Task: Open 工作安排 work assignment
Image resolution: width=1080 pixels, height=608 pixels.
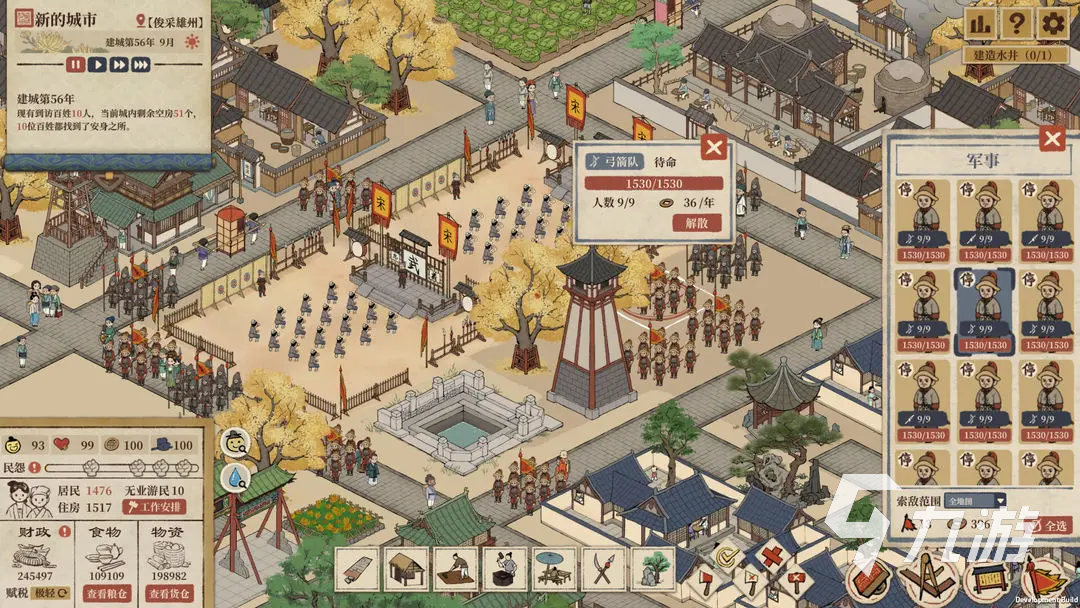Action: (x=154, y=507)
